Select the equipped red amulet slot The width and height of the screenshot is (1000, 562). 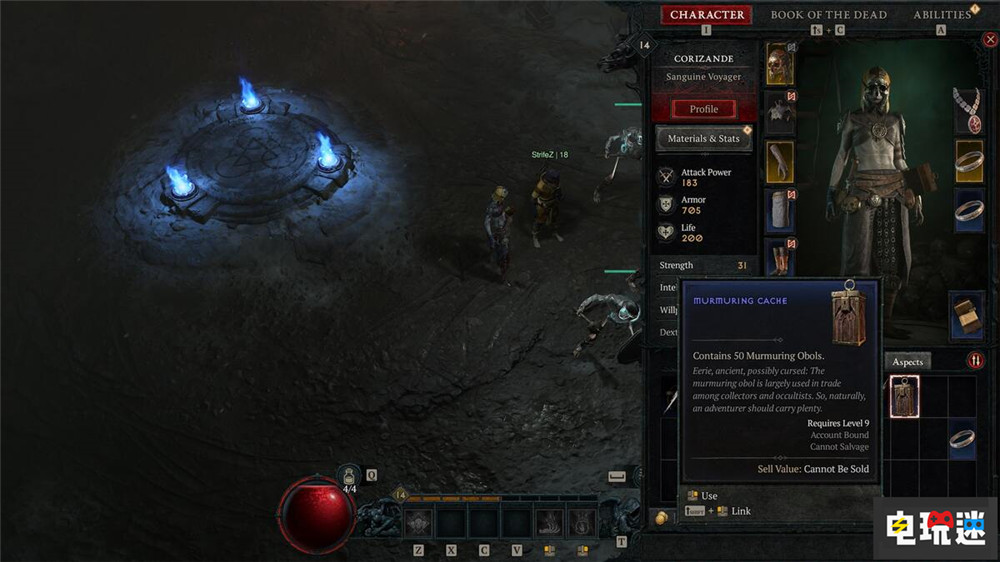(x=968, y=110)
